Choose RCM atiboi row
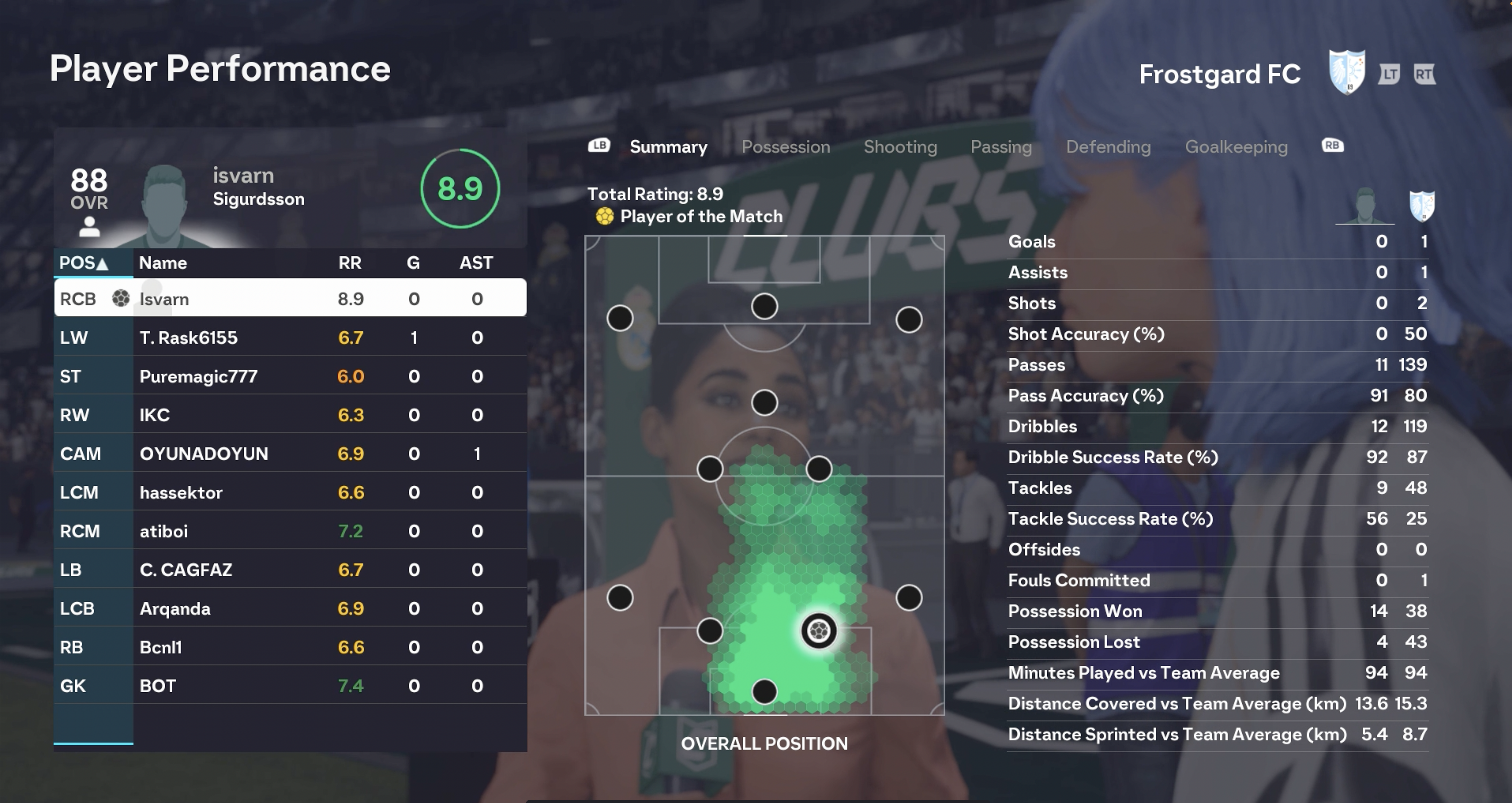This screenshot has height=803, width=1512. [290, 531]
